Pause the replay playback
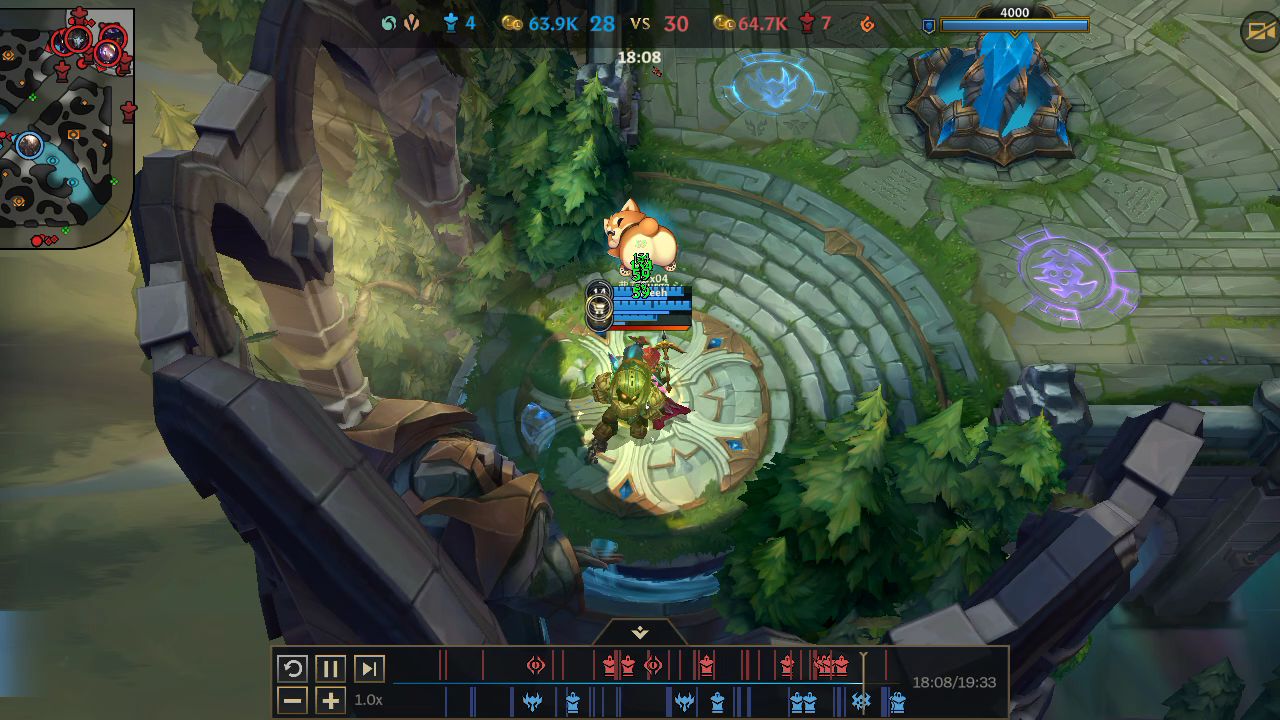 [330, 669]
